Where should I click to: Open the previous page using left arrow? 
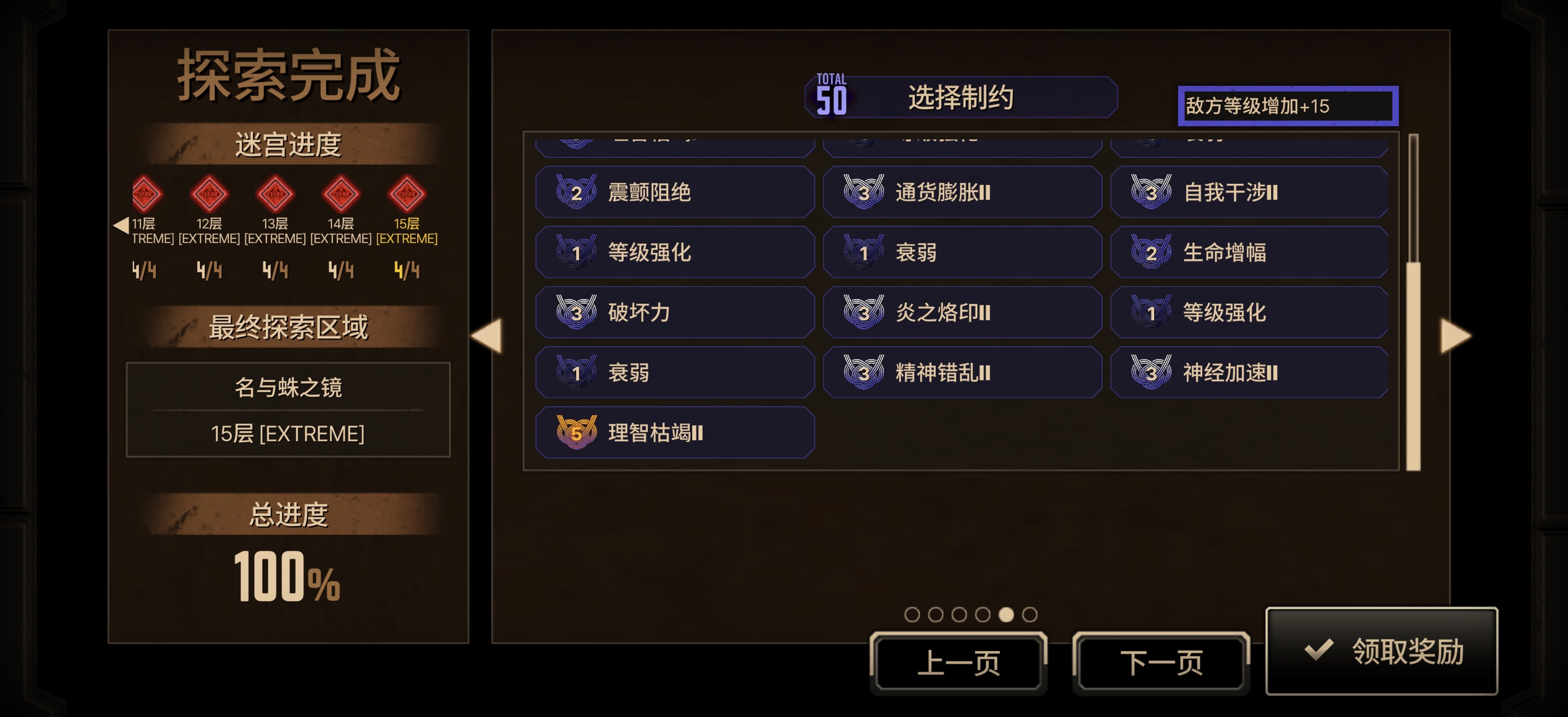pyautogui.click(x=487, y=337)
